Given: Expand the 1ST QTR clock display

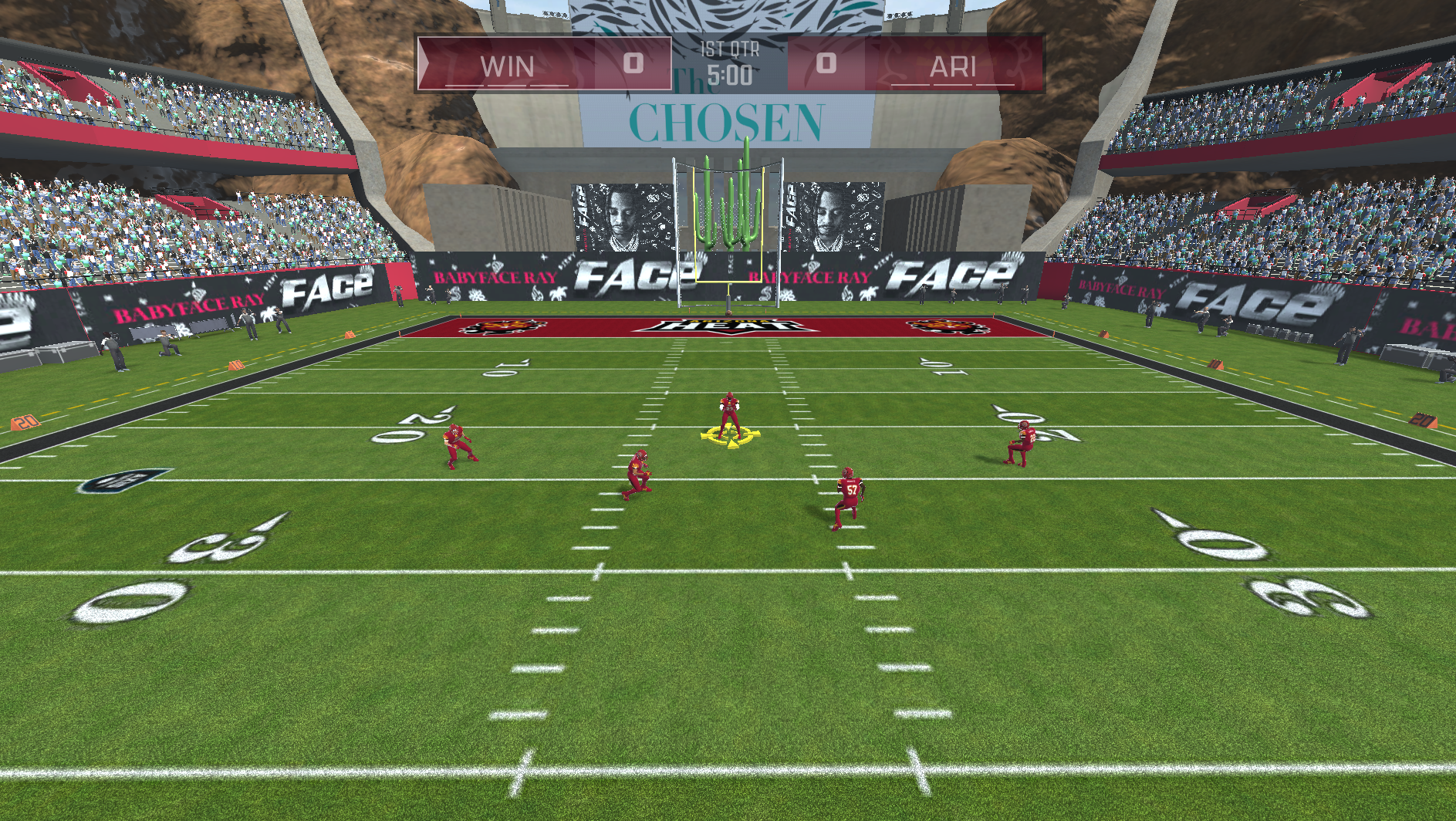Looking at the screenshot, I should [x=731, y=51].
